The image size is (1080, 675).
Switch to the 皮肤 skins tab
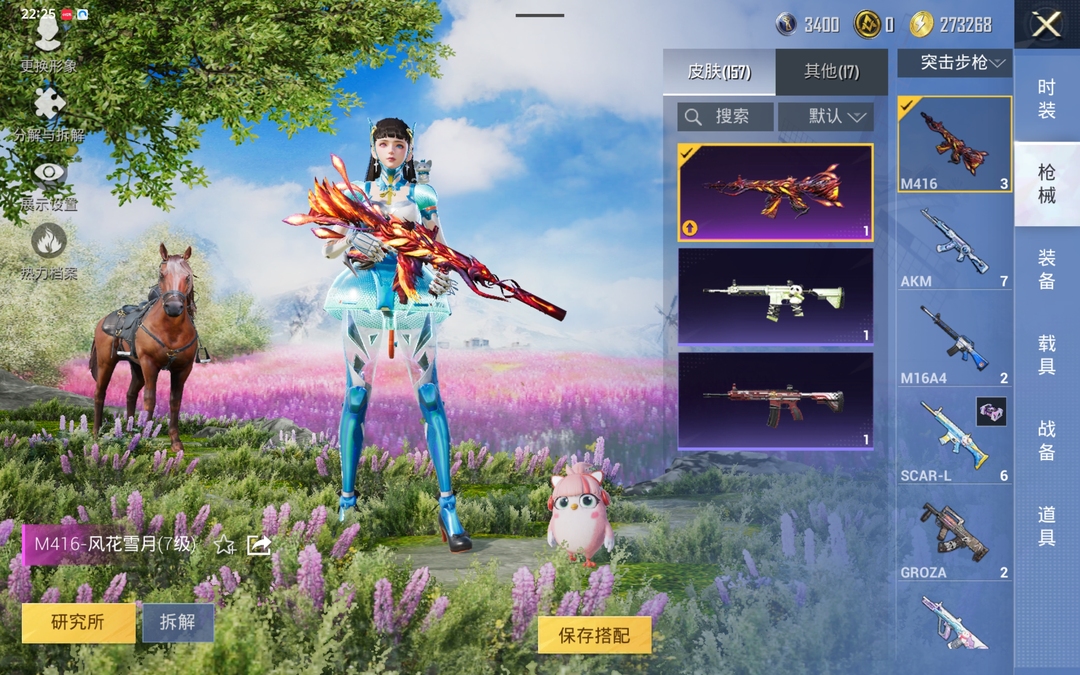coord(718,72)
